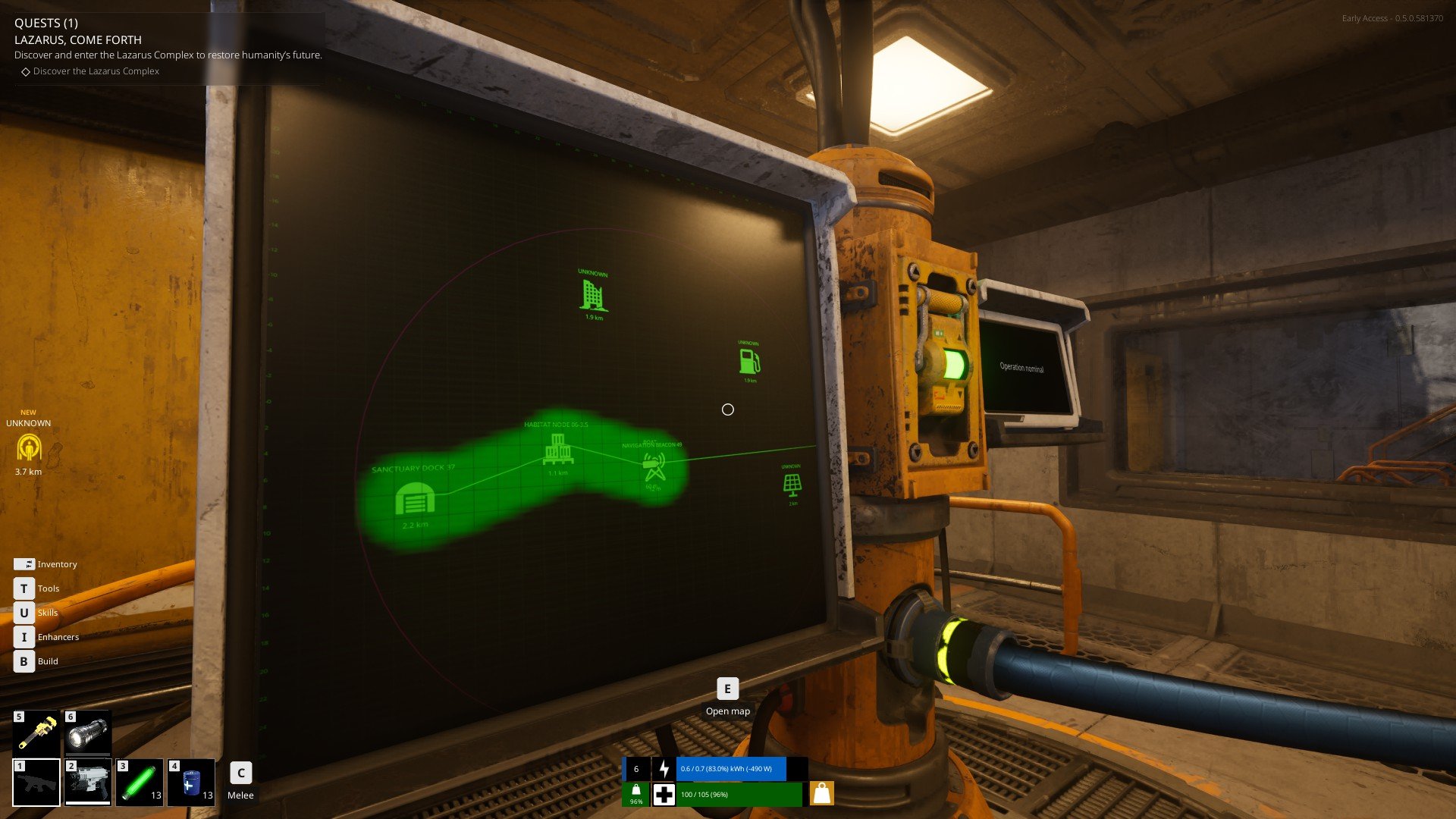Screen dimensions: 1456x819
Task: Equip the yellow pipe wrench slot
Action: click(x=36, y=733)
